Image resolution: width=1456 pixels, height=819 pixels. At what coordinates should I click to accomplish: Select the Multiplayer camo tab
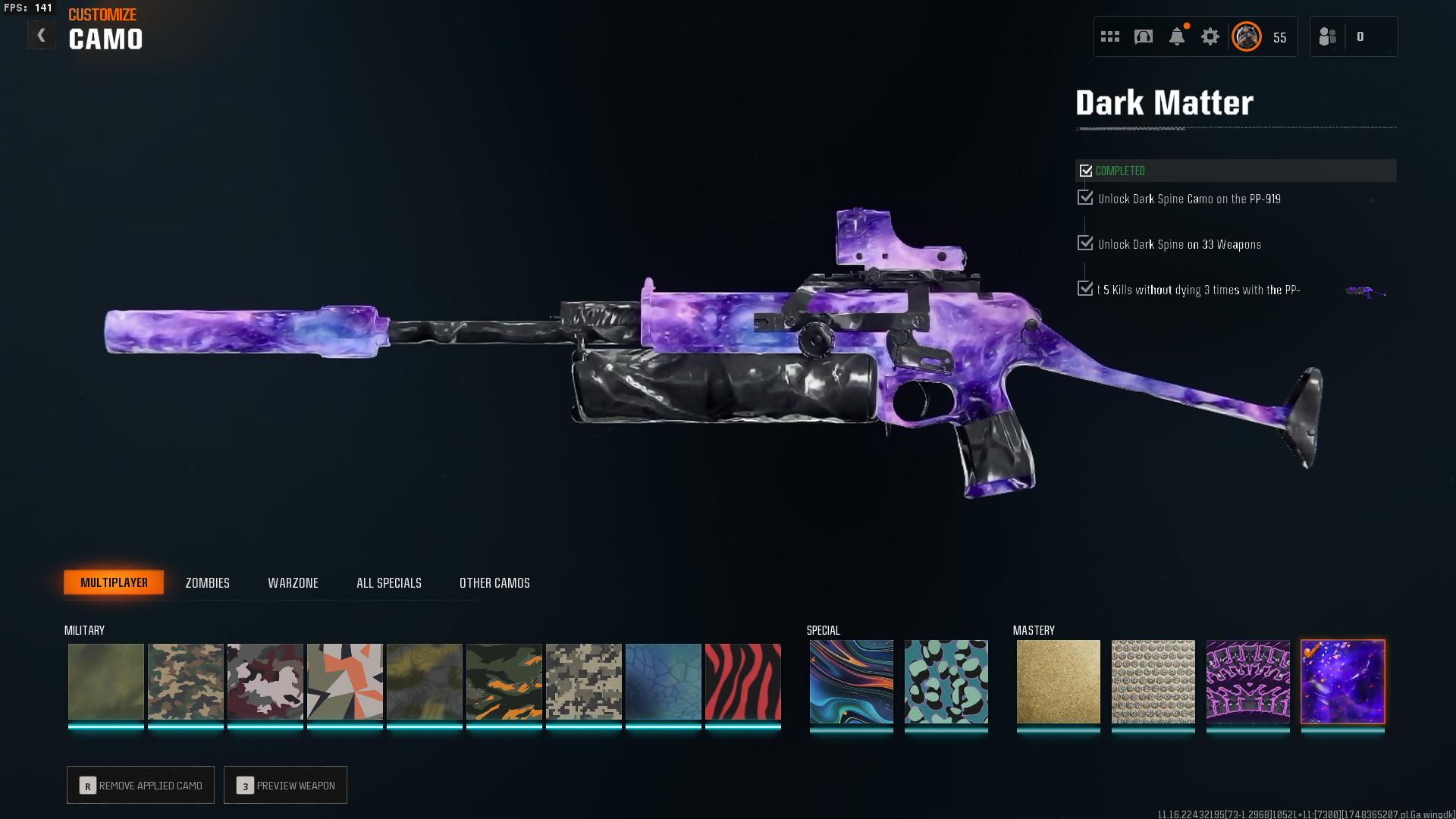(x=114, y=582)
